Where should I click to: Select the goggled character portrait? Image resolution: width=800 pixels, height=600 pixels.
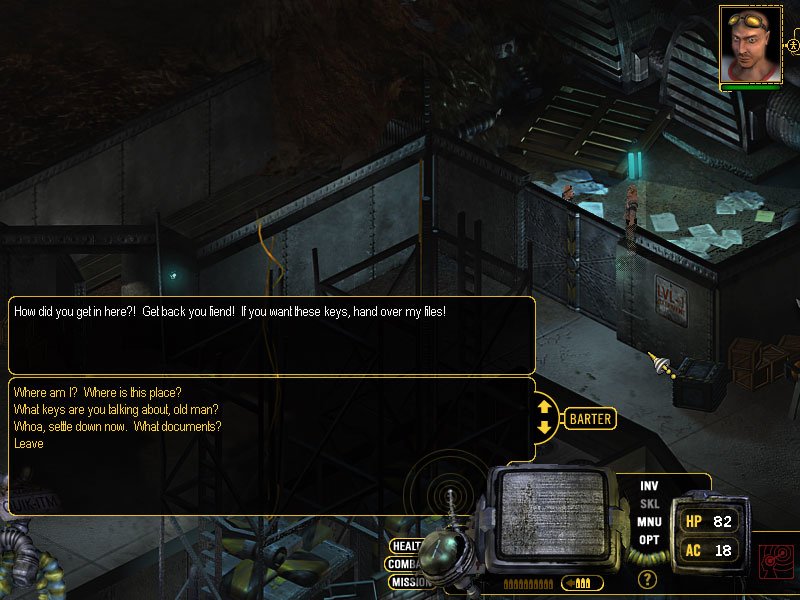[750, 44]
